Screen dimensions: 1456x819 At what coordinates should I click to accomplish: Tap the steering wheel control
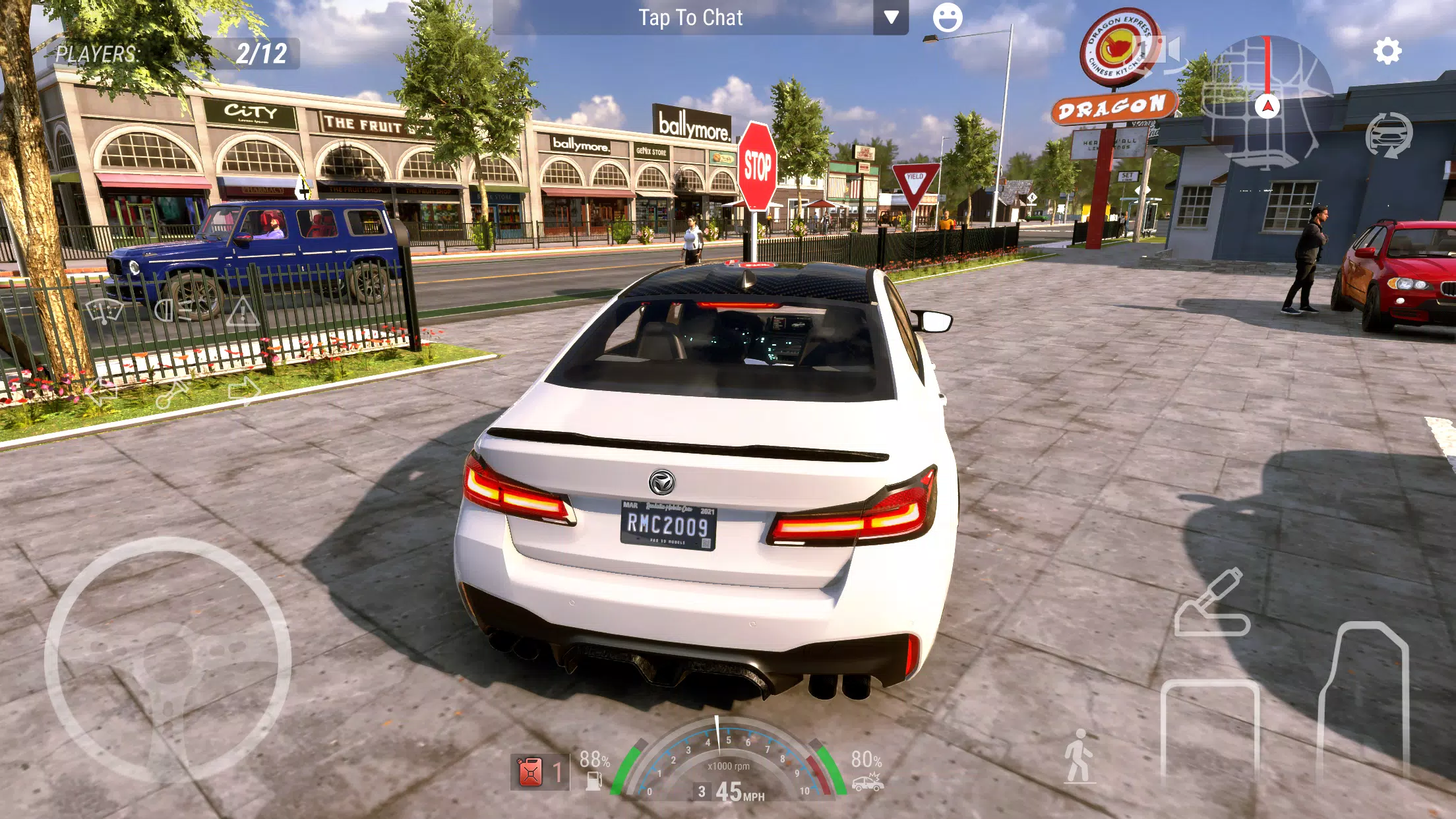(x=167, y=659)
